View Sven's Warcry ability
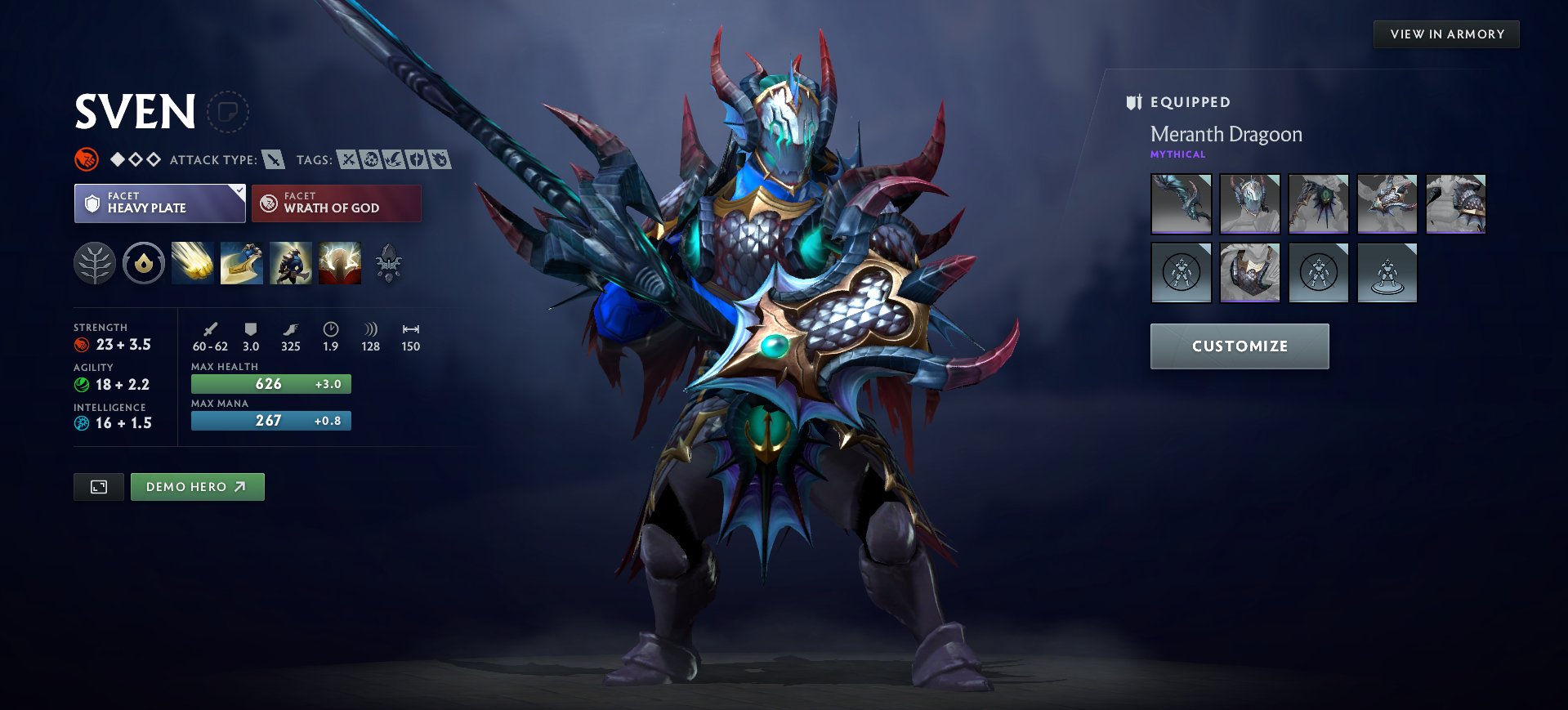The width and height of the screenshot is (1568, 710). (291, 262)
